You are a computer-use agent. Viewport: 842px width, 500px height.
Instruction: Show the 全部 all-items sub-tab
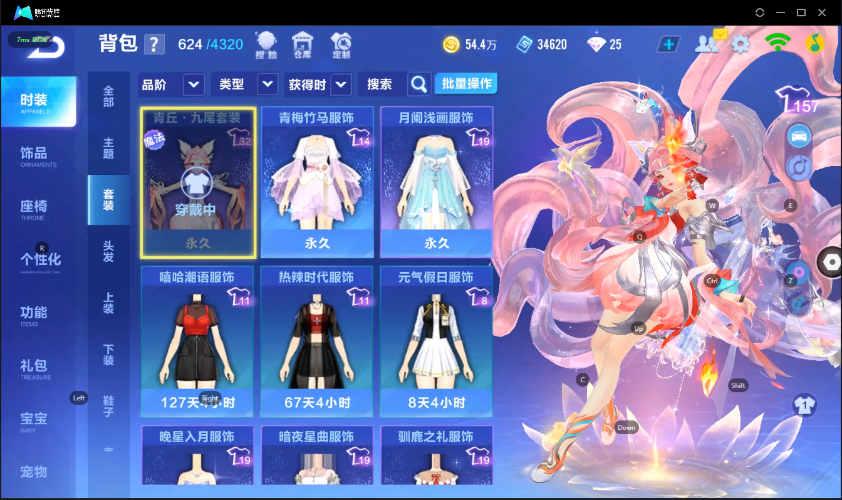click(x=108, y=97)
